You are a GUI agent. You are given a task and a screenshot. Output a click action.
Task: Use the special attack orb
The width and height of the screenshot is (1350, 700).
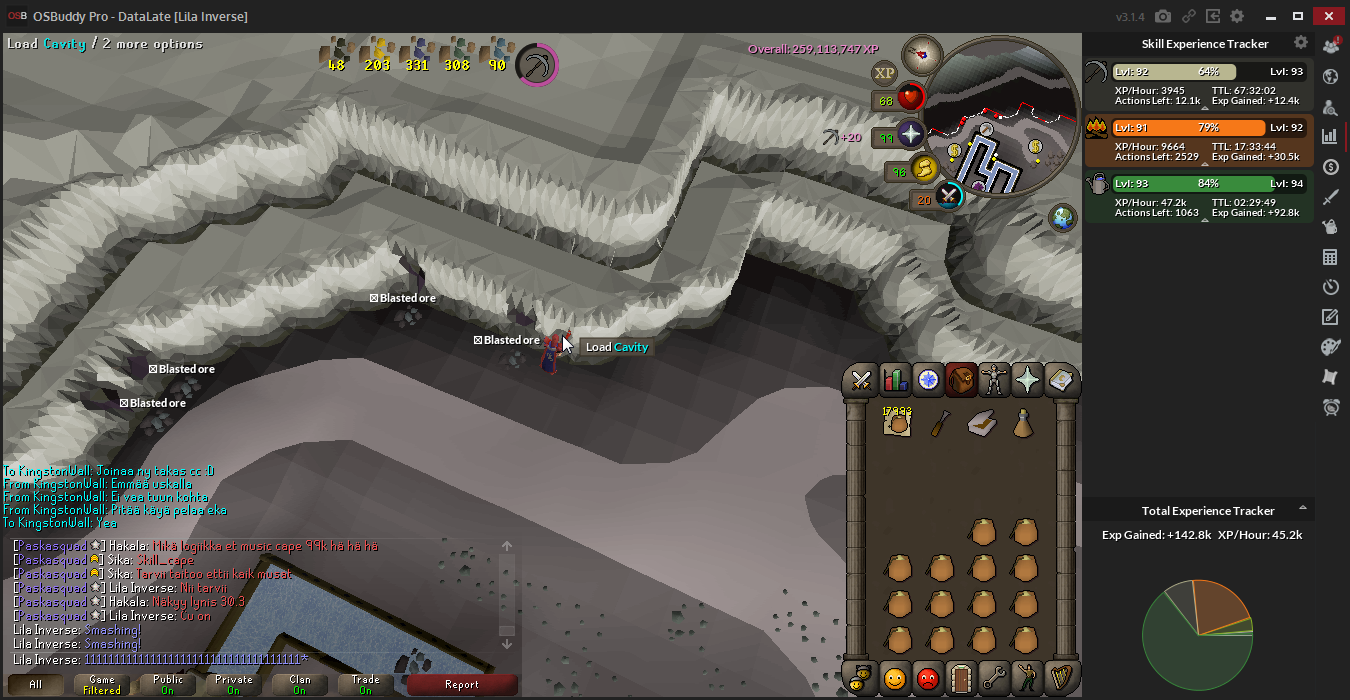click(x=947, y=196)
